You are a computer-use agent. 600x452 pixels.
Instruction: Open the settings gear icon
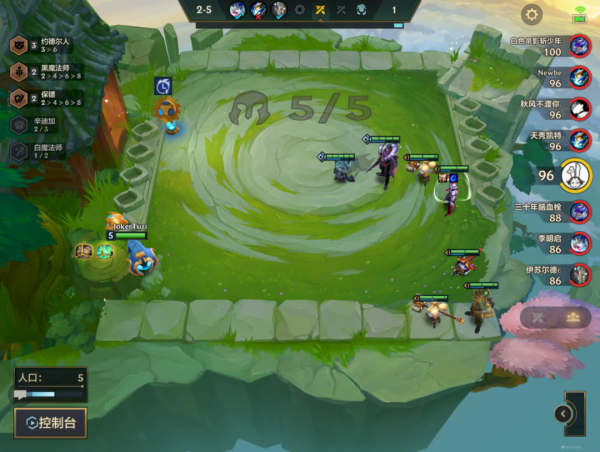(532, 14)
